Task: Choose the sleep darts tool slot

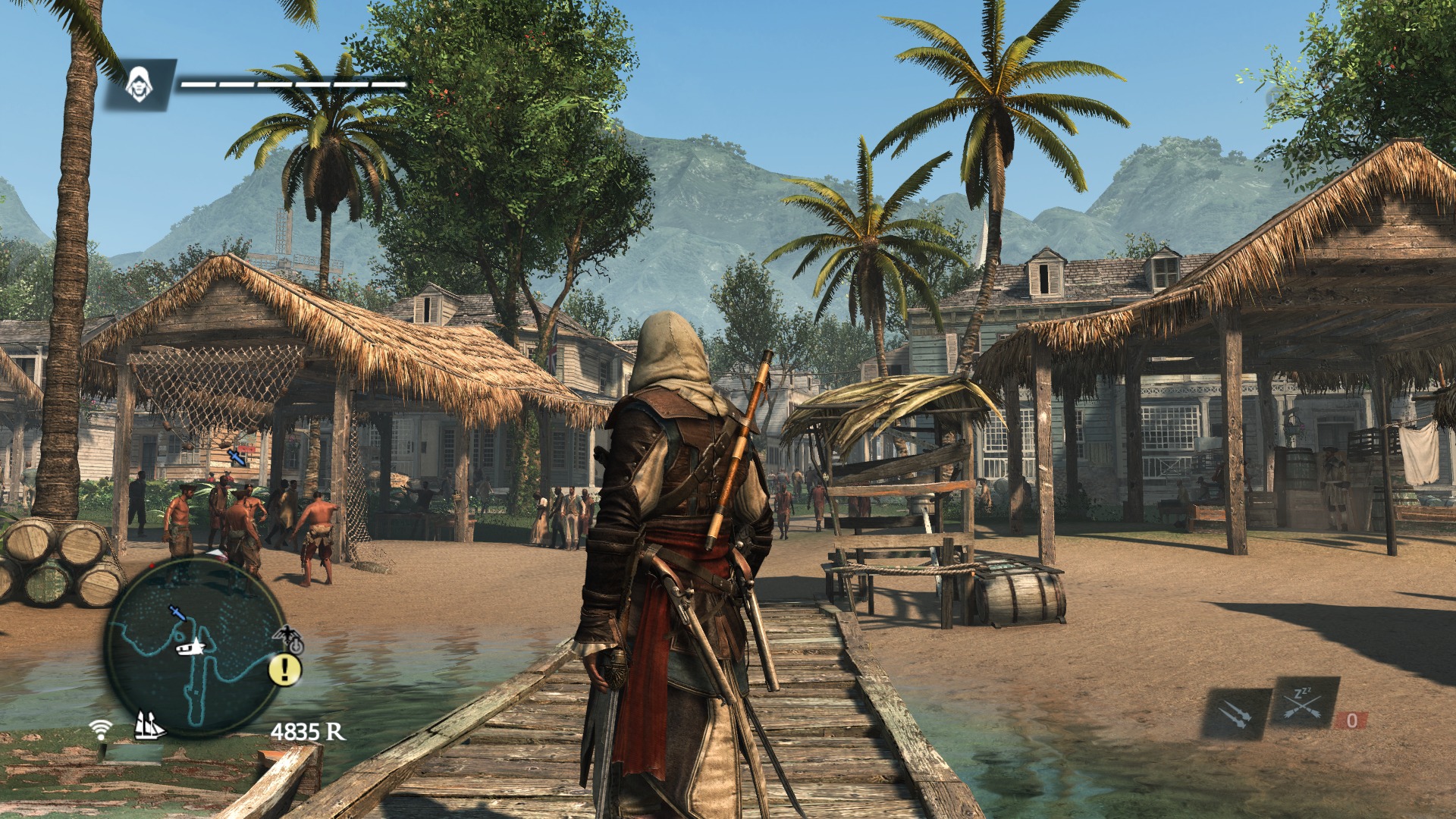Action: (x=1304, y=703)
